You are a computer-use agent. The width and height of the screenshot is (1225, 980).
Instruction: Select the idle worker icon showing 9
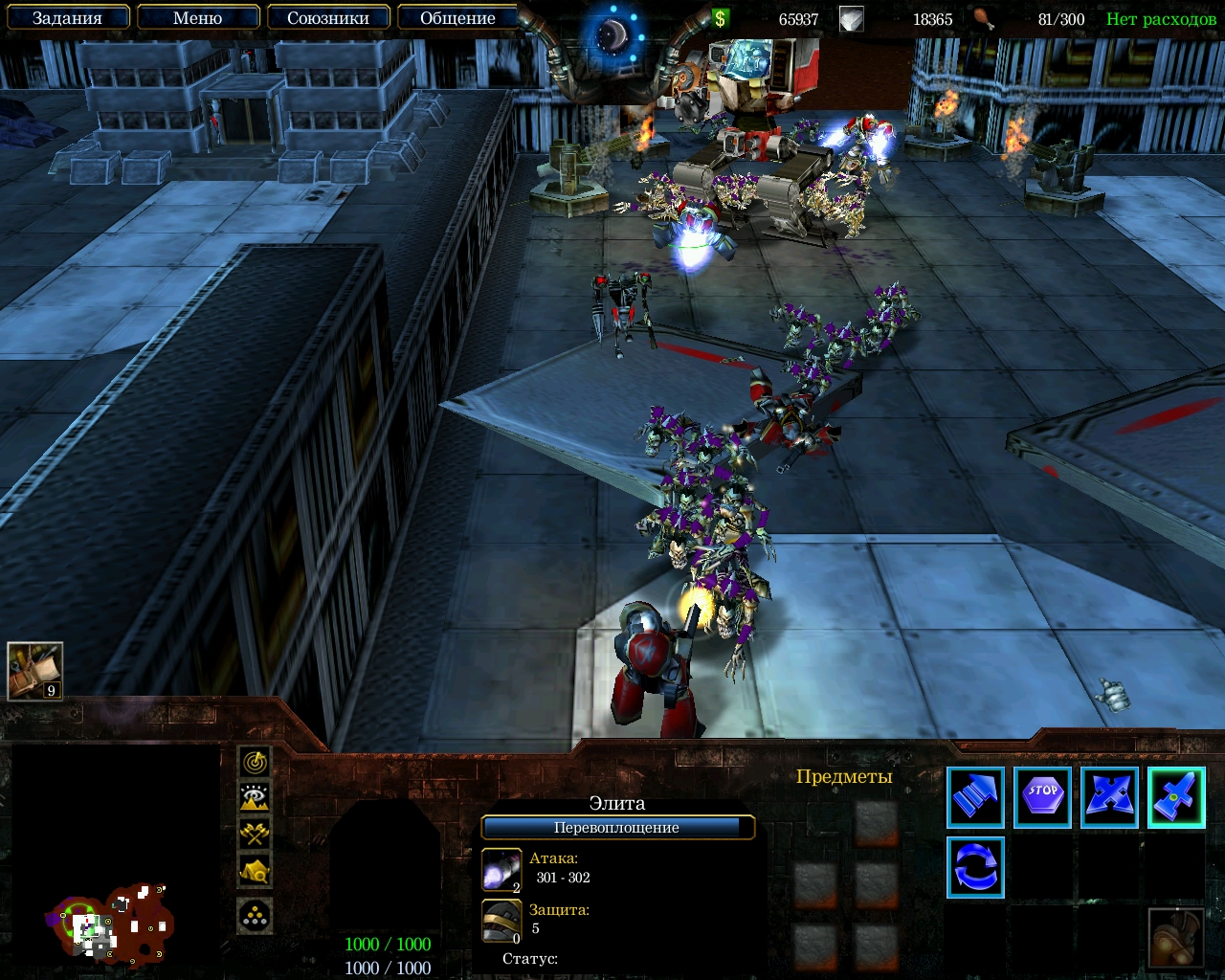click(x=35, y=671)
